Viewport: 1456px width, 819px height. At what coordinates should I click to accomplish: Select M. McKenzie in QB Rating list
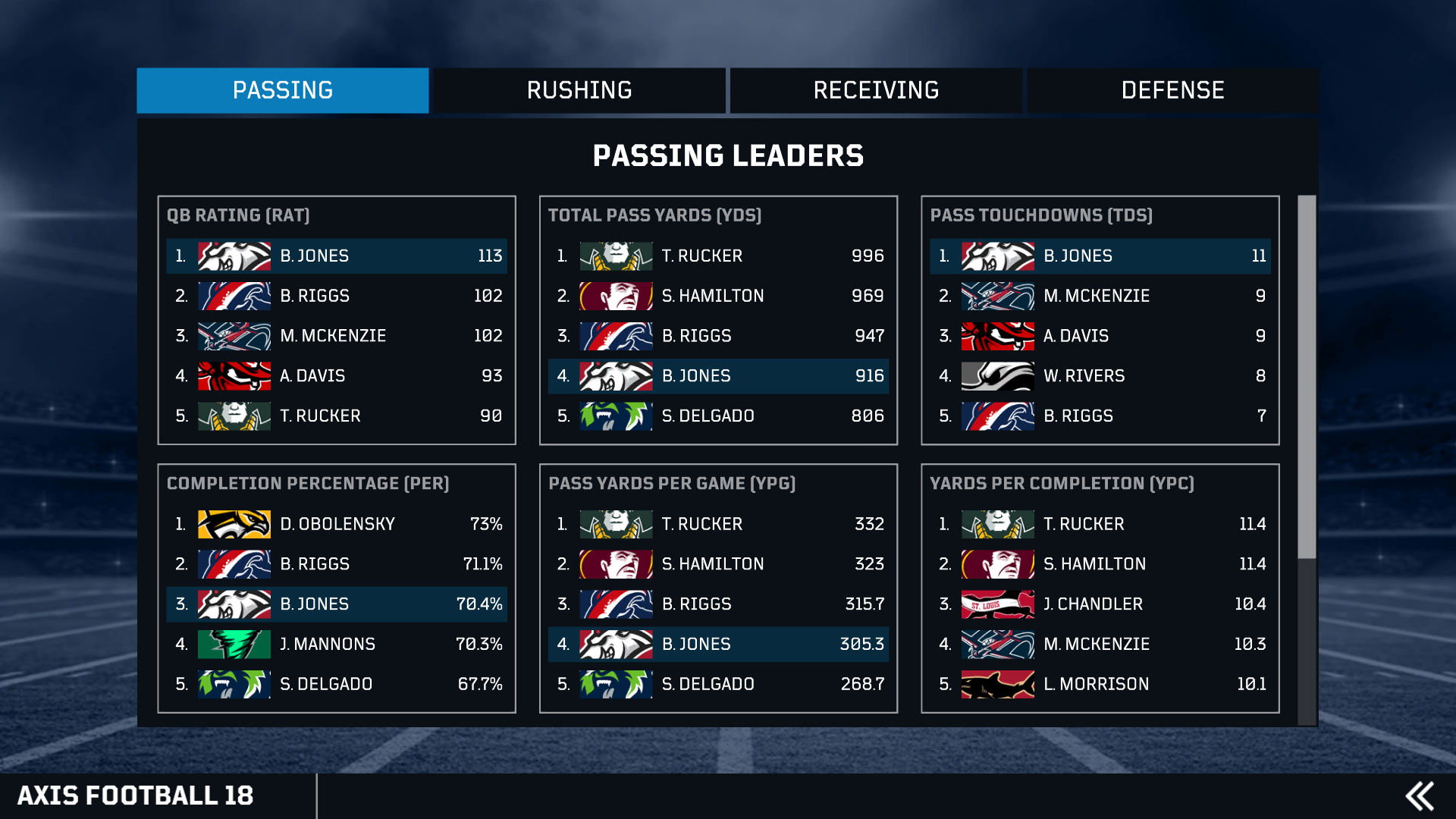337,336
